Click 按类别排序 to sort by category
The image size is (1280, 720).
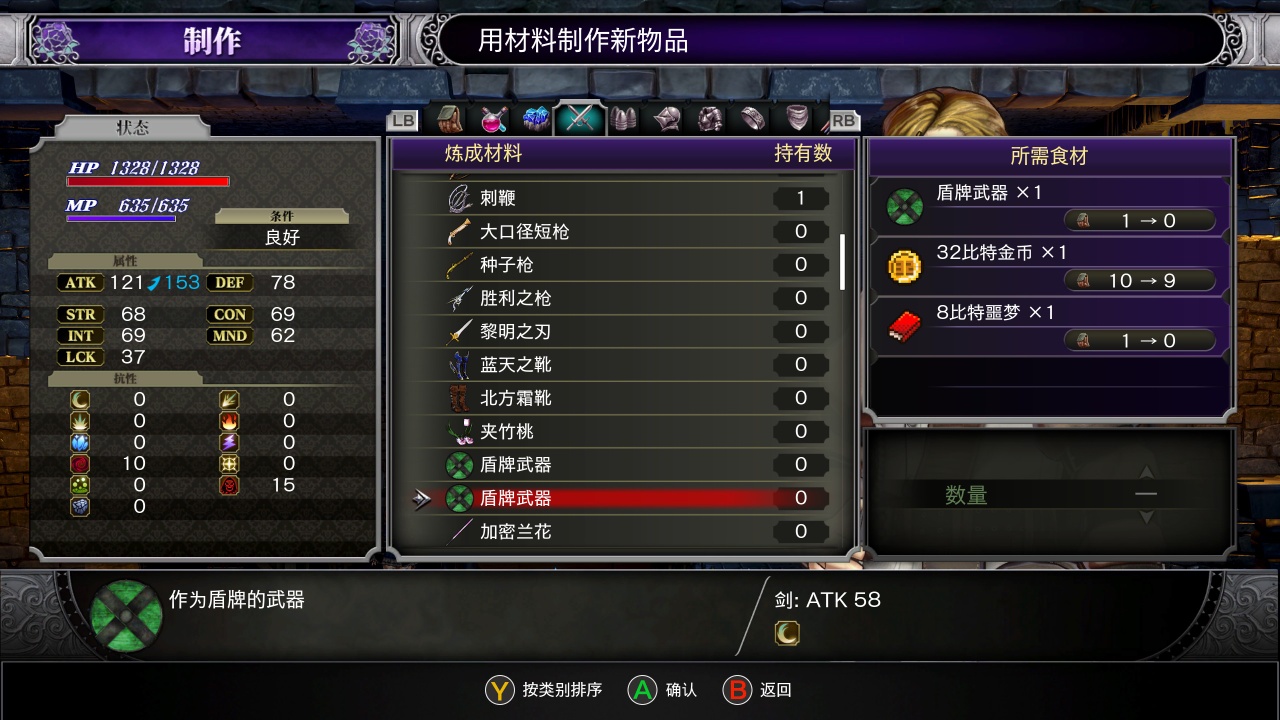[x=545, y=690]
